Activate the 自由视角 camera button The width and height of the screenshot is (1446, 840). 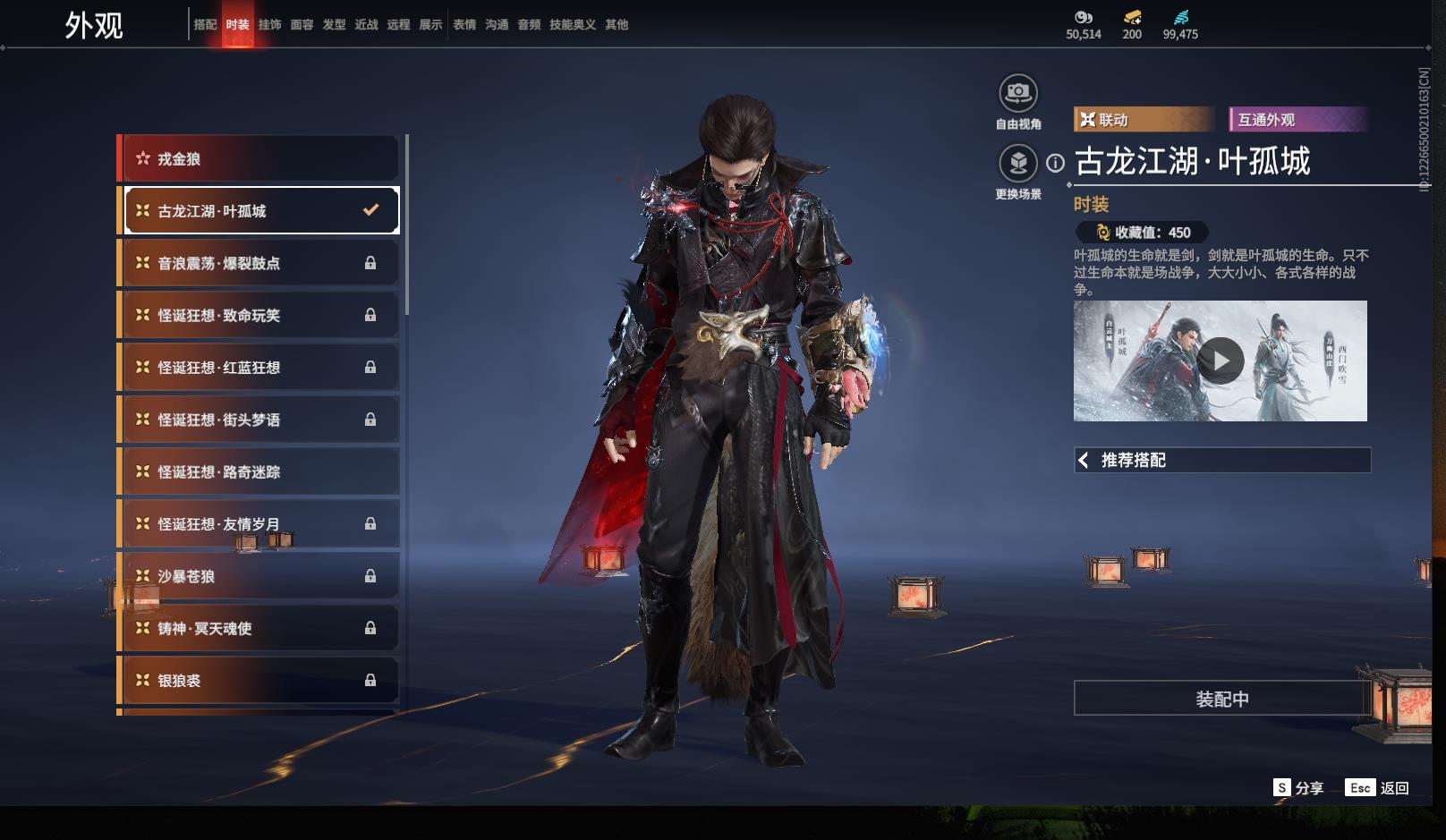pos(1017,93)
